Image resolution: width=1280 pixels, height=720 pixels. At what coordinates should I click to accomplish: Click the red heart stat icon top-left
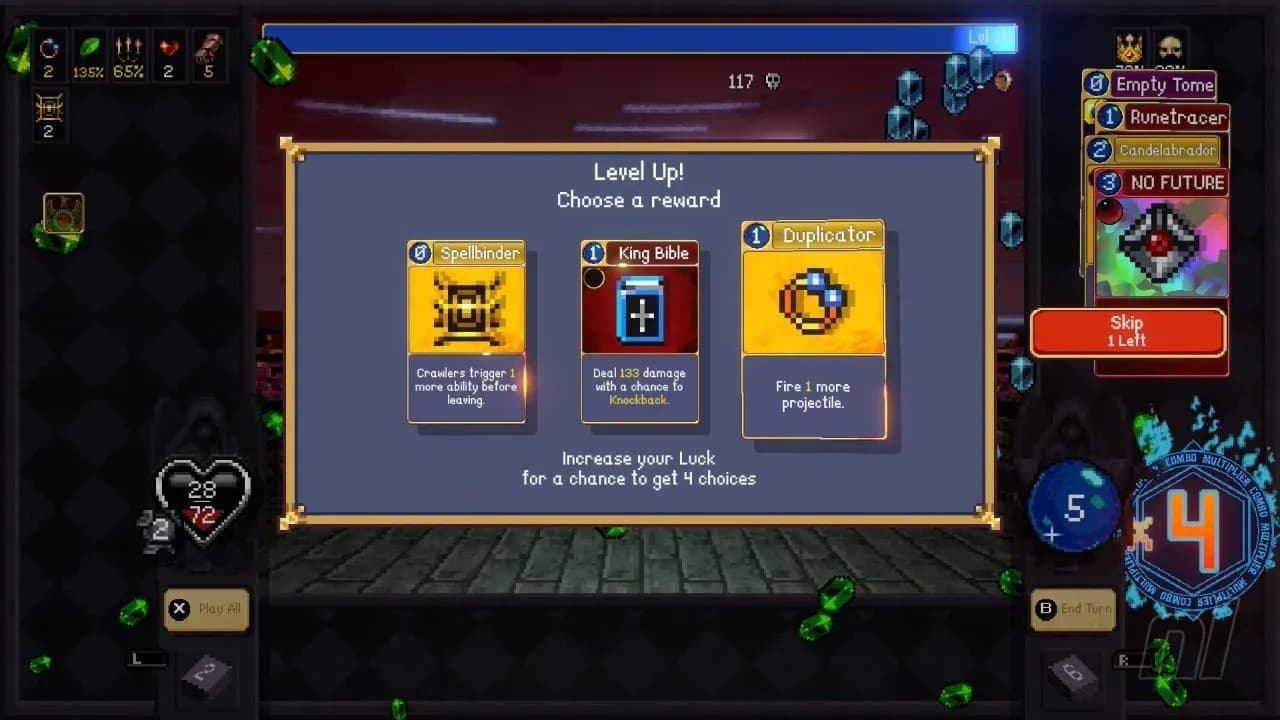(x=168, y=48)
